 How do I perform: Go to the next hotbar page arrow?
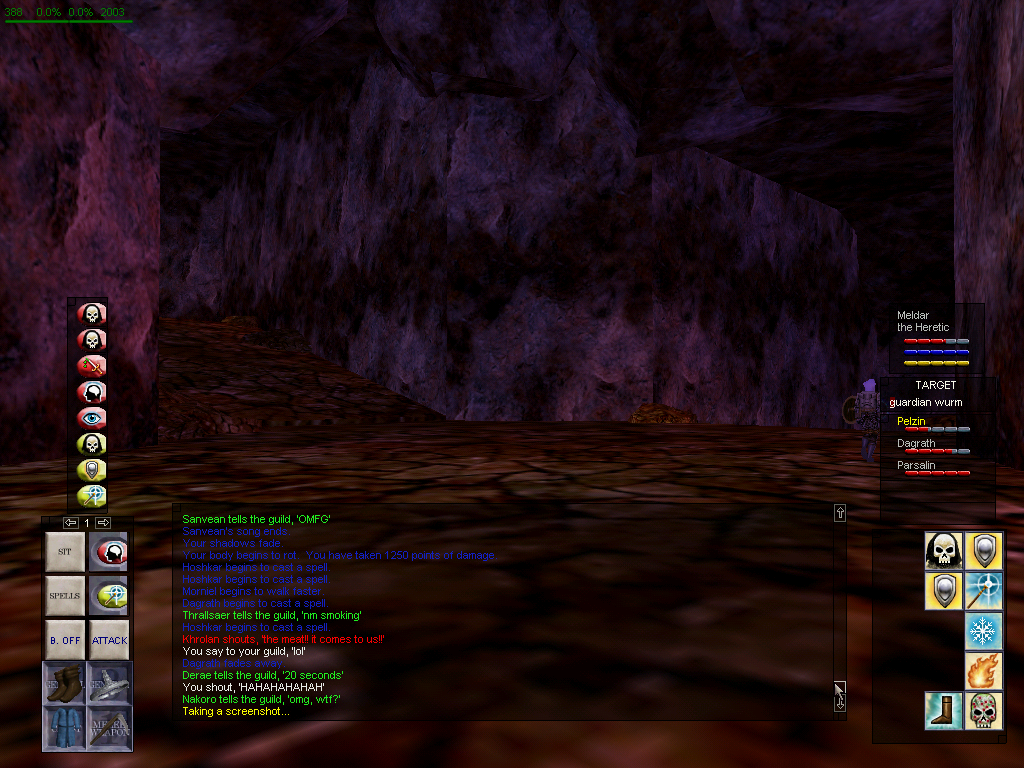pos(104,523)
